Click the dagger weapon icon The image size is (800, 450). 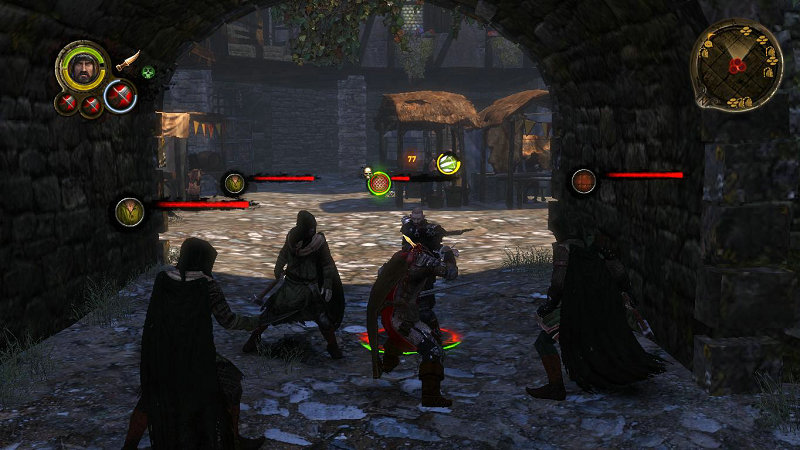[x=127, y=61]
